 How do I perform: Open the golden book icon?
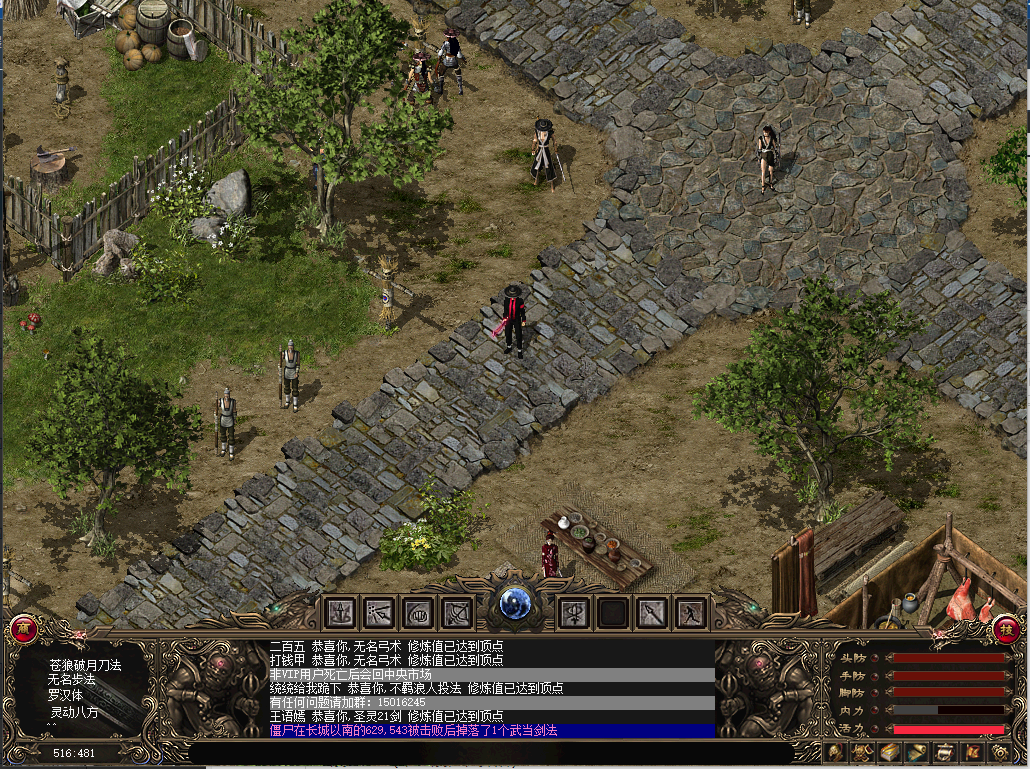(x=889, y=752)
